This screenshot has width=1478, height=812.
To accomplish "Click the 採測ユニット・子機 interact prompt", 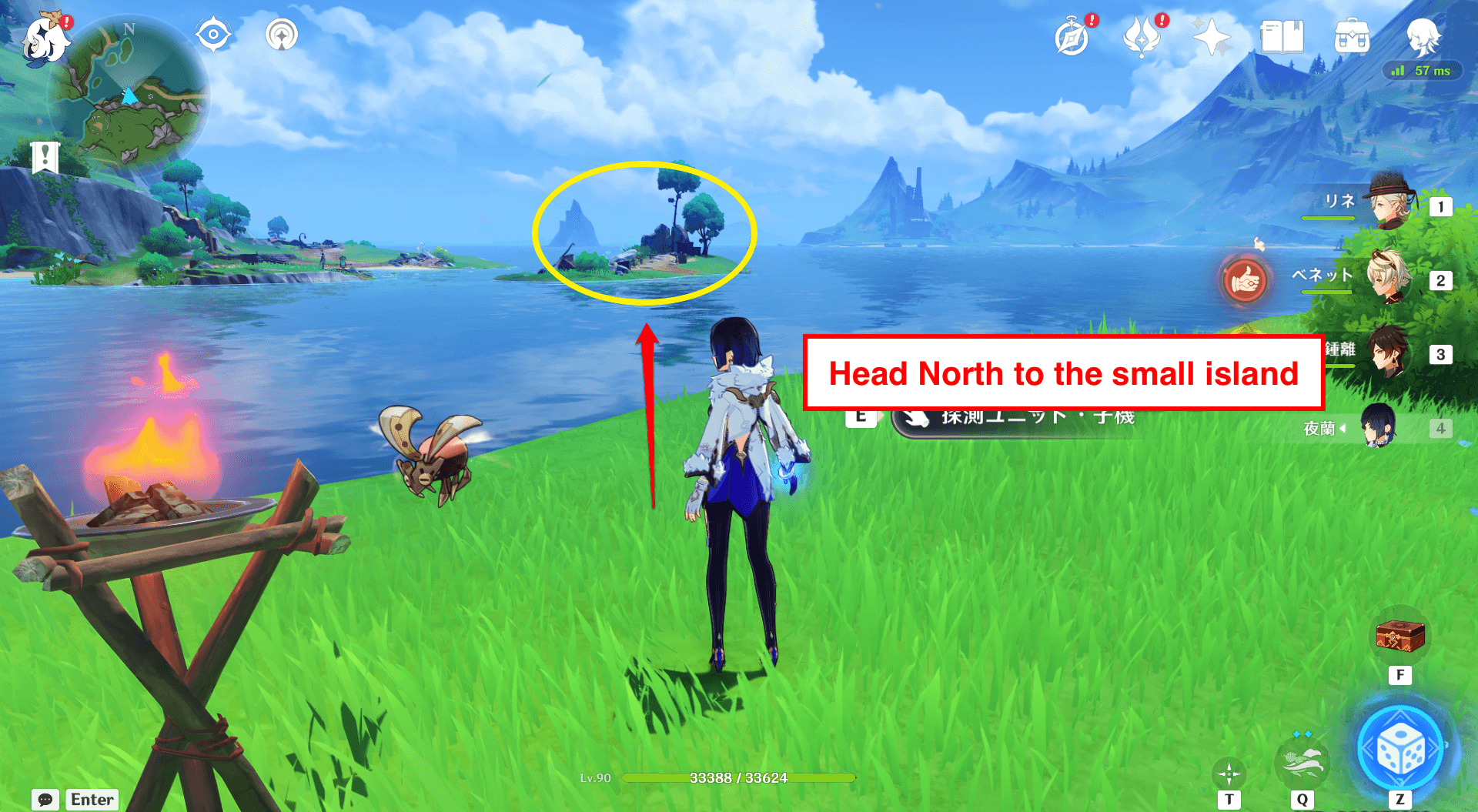I will [x=1016, y=418].
